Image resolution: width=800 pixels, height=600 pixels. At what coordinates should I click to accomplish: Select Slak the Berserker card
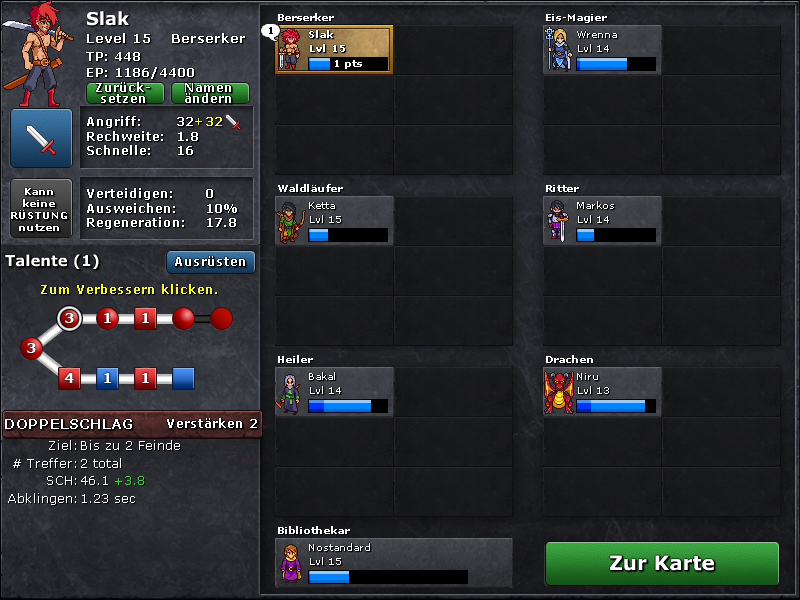tap(334, 49)
